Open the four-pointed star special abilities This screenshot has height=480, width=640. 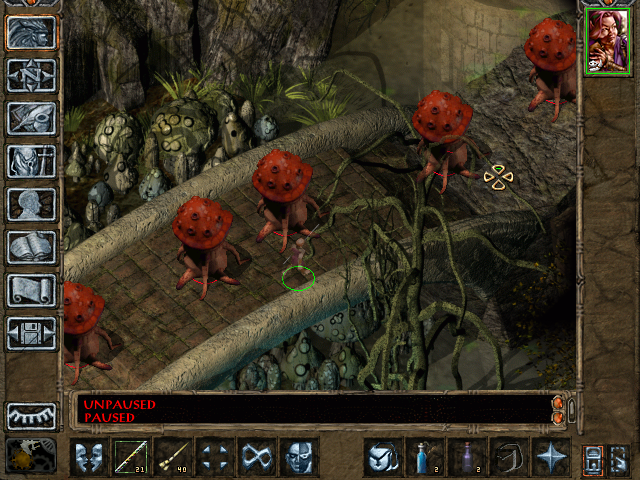(x=551, y=457)
